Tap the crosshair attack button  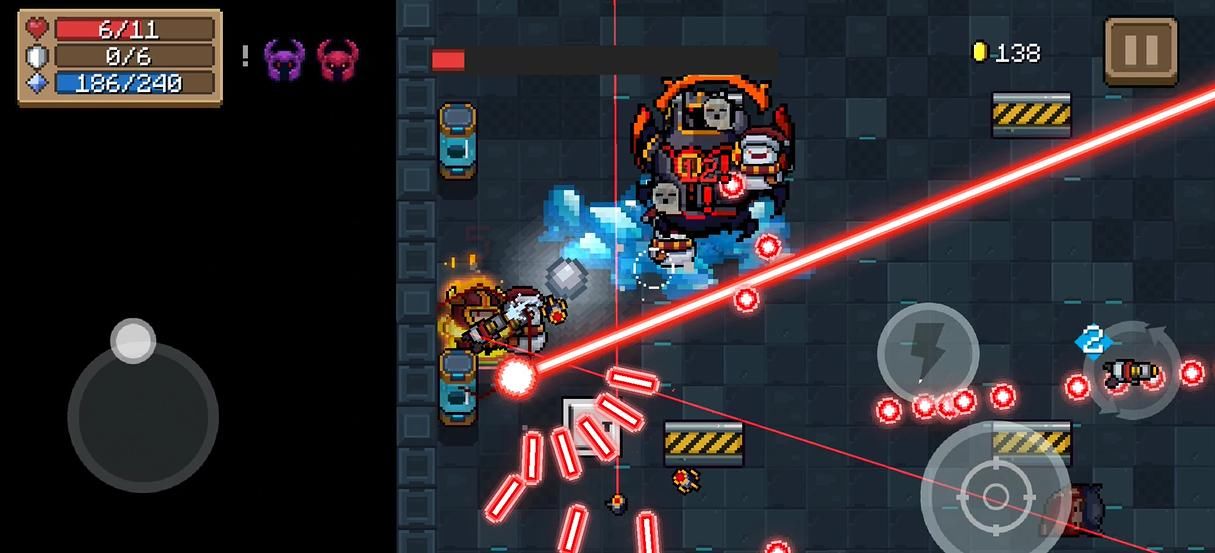coord(994,494)
